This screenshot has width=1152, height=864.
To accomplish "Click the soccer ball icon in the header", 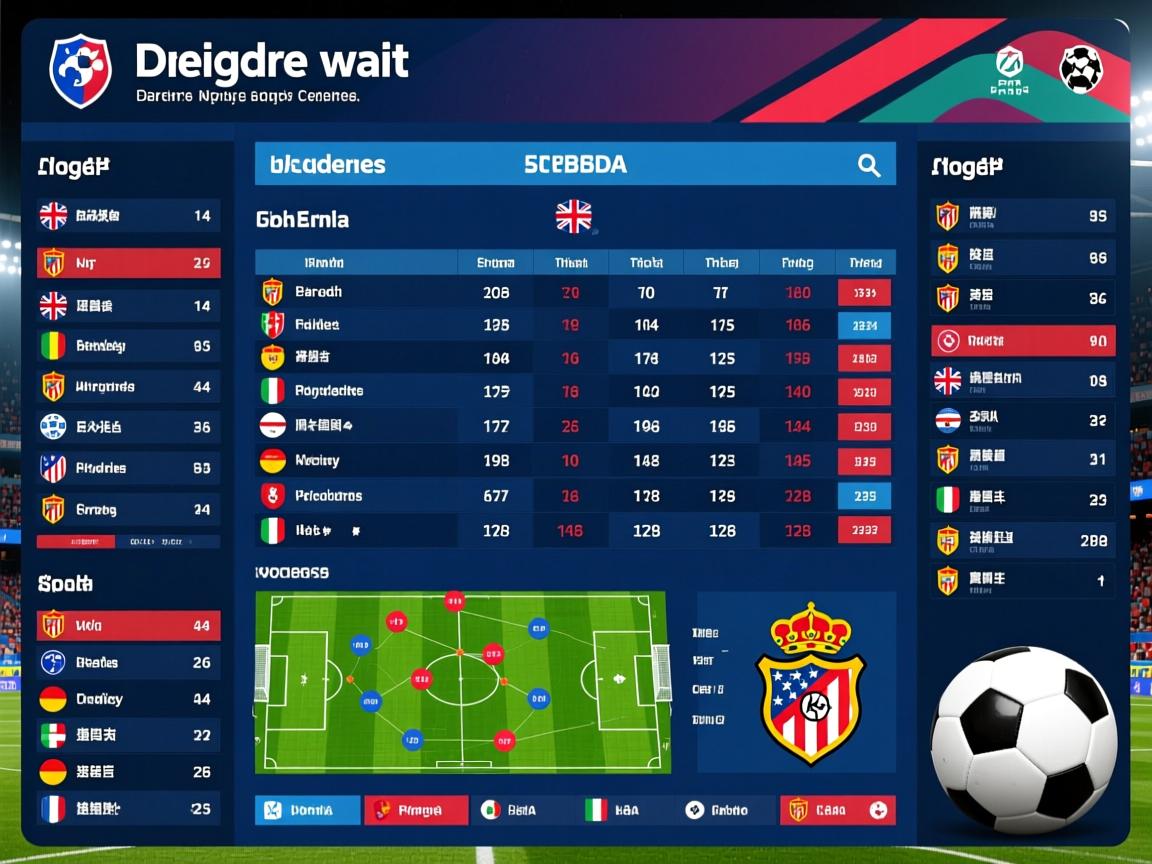I will point(1081,70).
